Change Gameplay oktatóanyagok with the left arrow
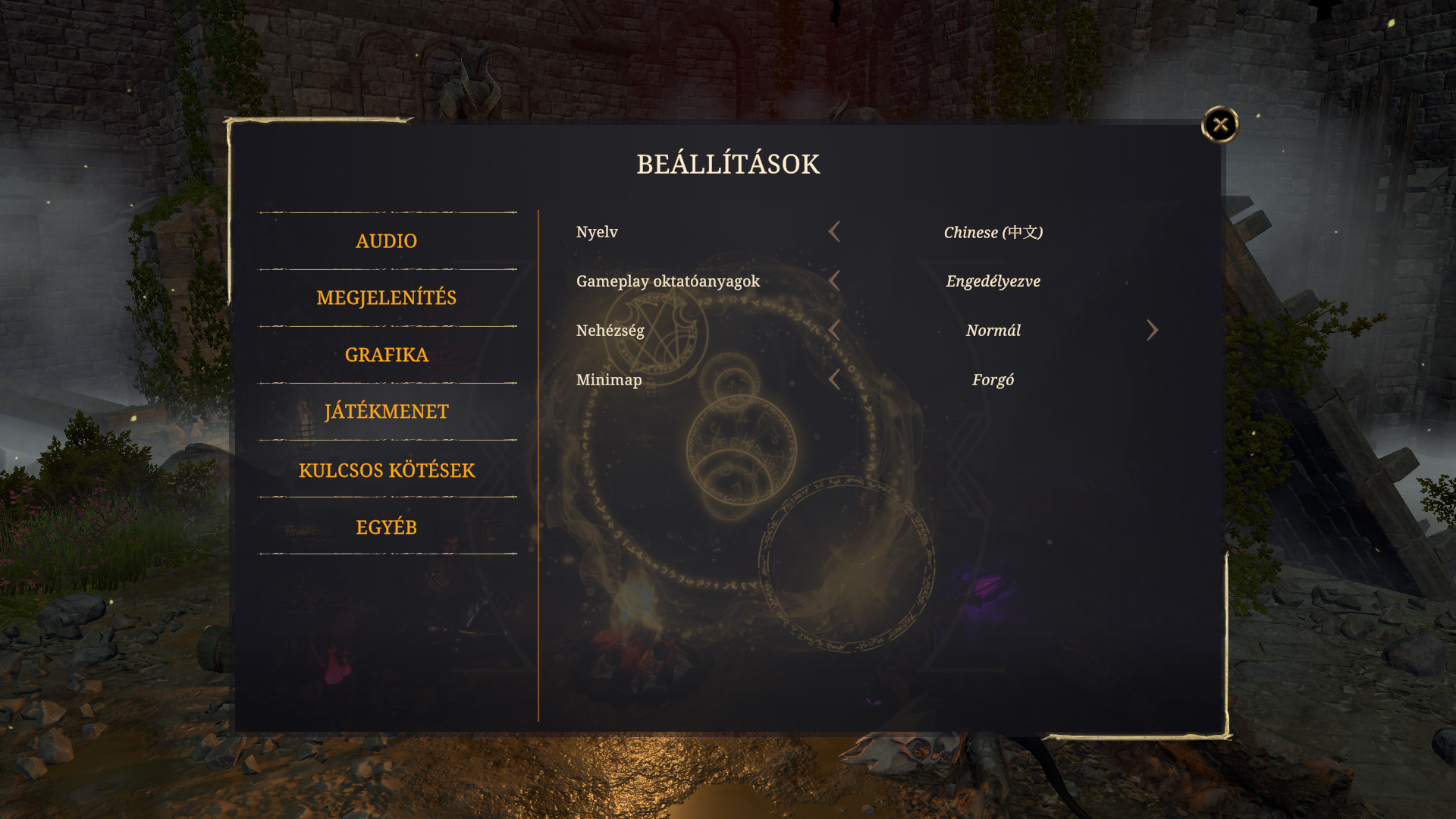 click(835, 281)
